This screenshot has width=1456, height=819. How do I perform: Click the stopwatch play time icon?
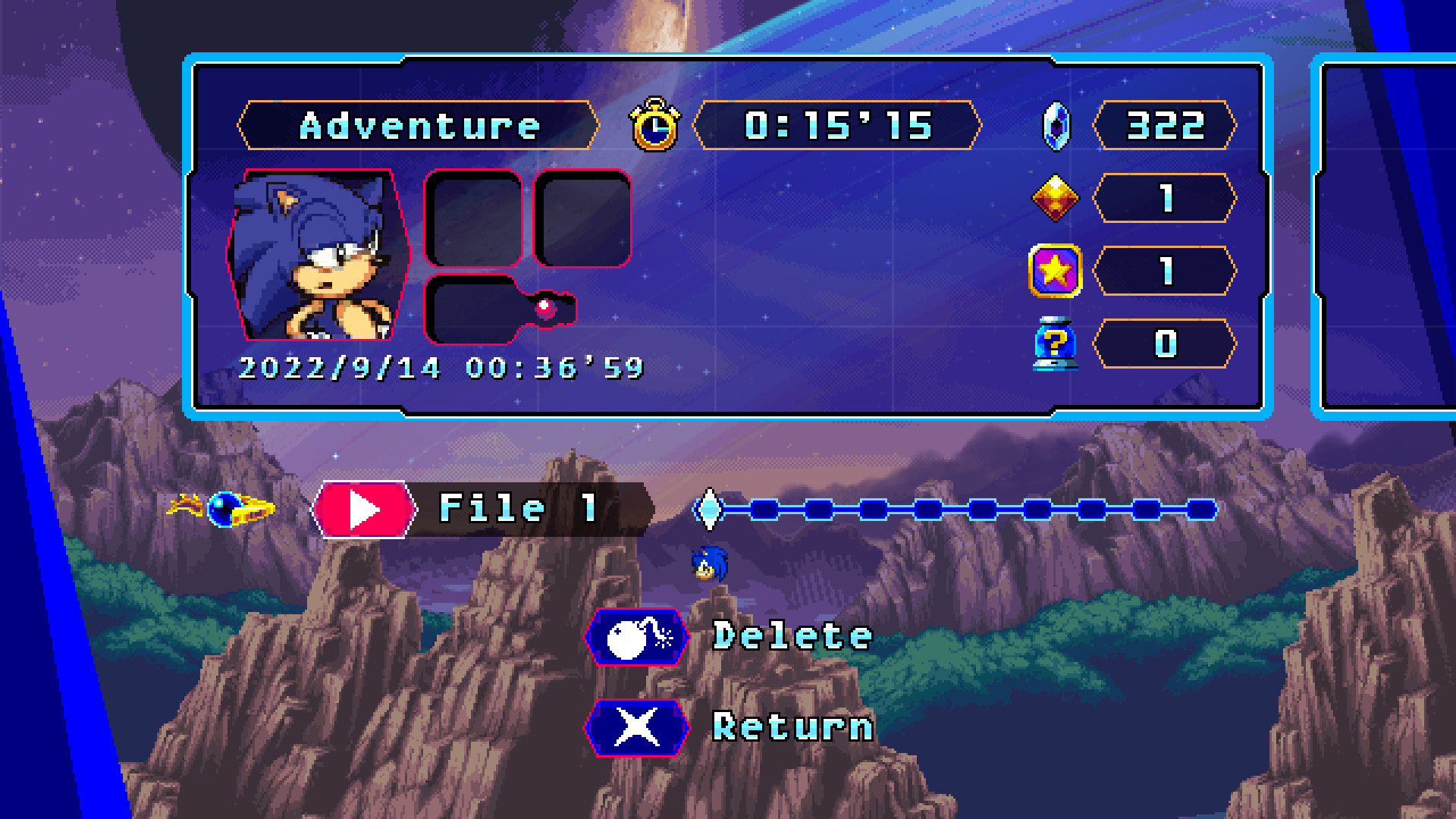(657, 126)
